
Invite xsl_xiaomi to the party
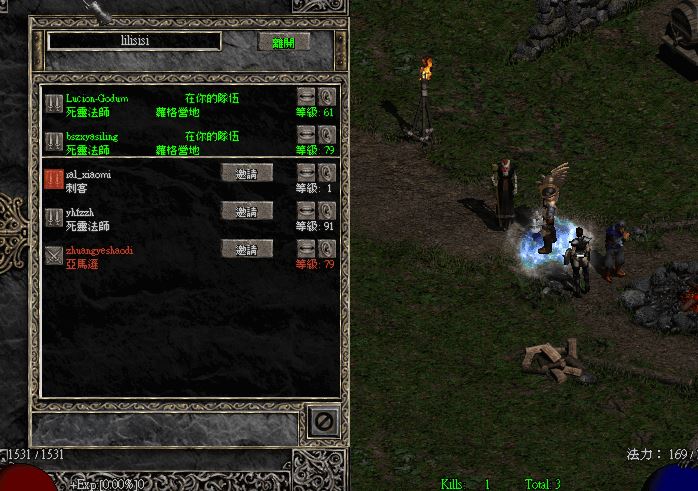246,172
